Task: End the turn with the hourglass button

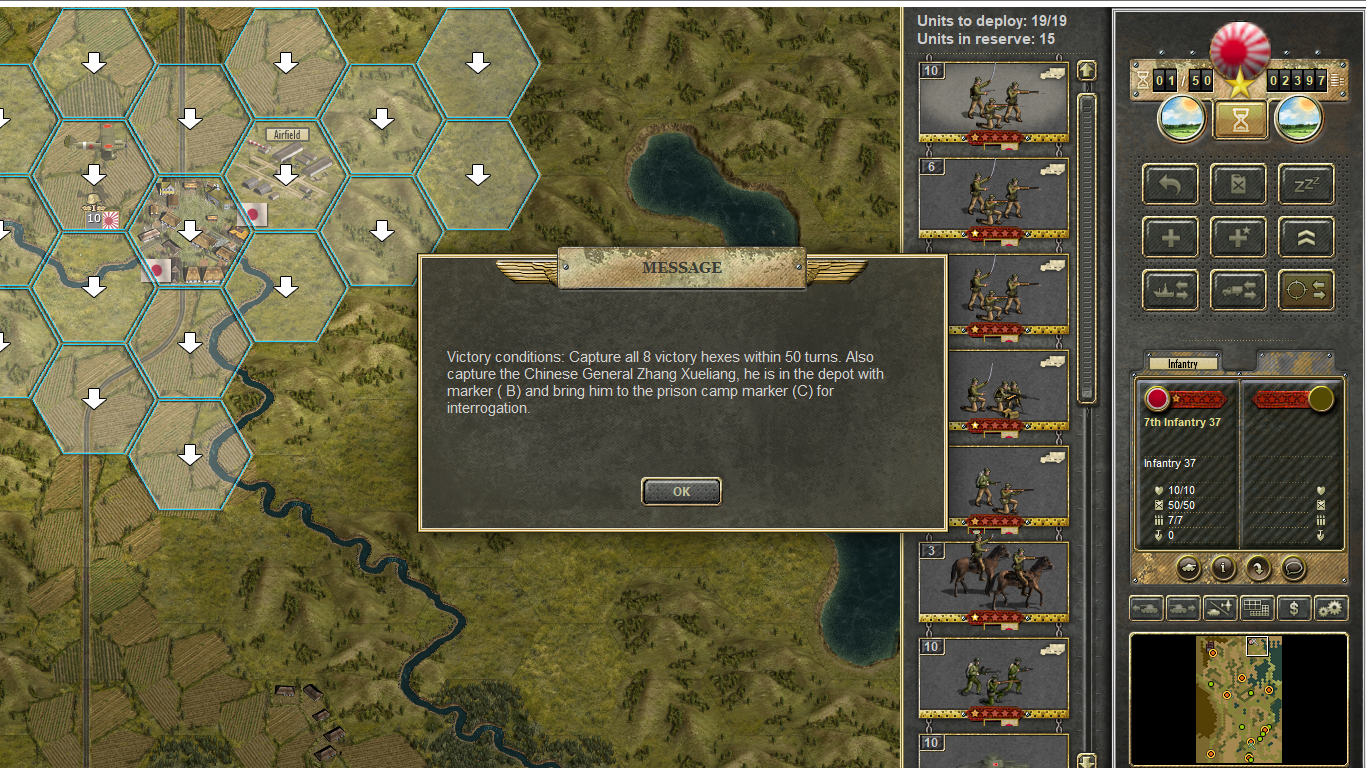Action: click(1240, 120)
